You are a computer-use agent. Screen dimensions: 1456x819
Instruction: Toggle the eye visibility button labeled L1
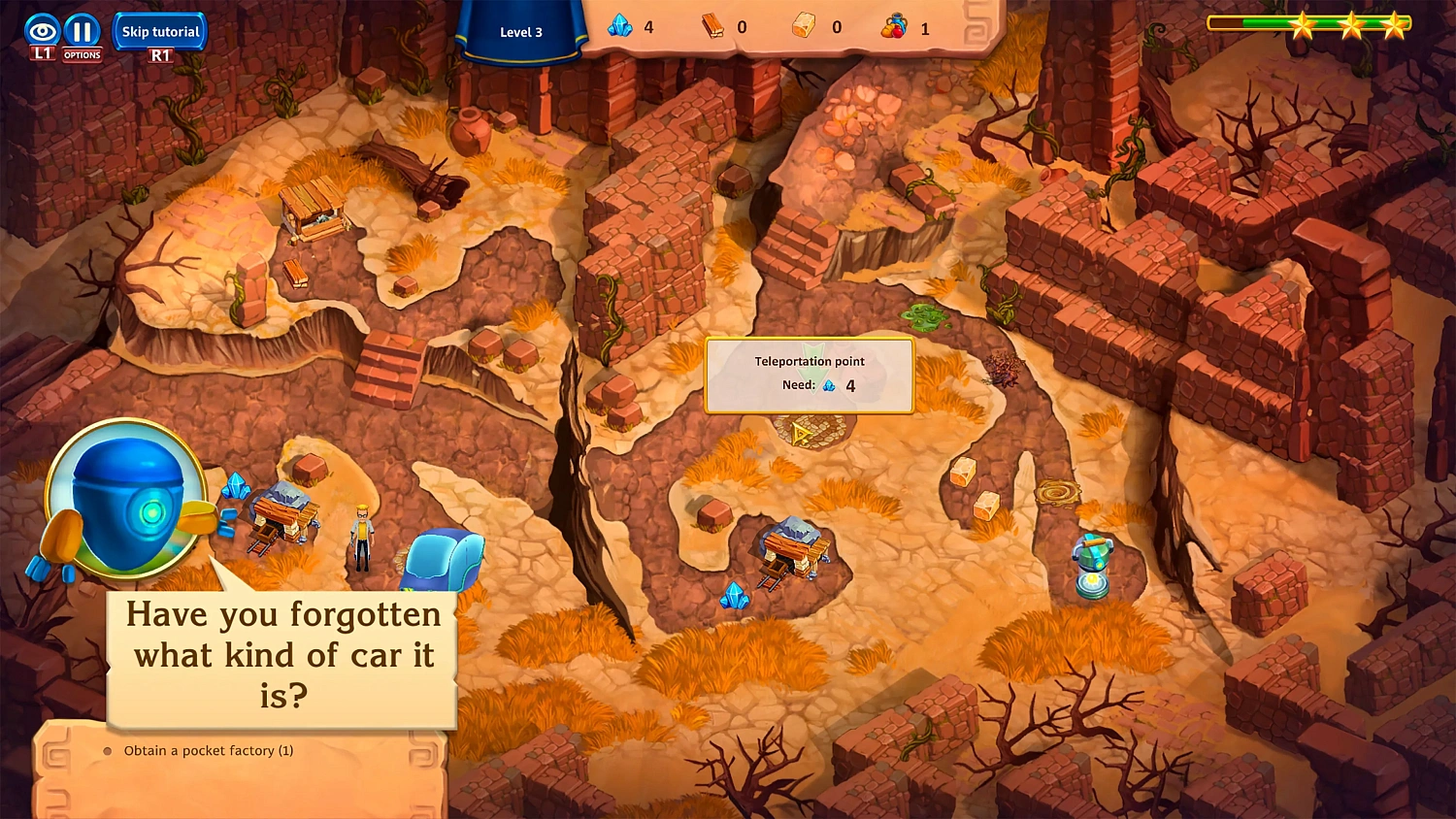click(x=41, y=31)
